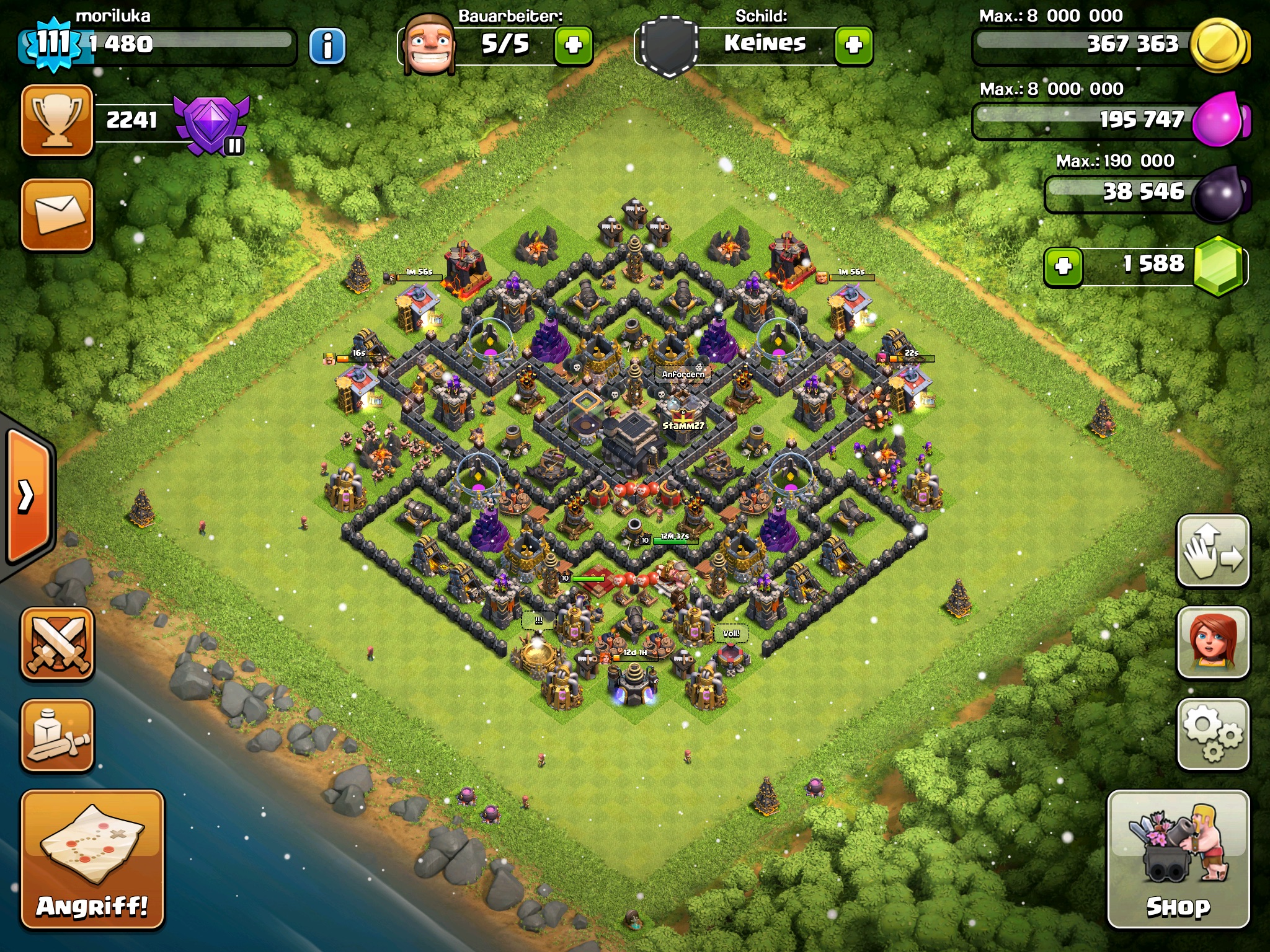1270x952 pixels.
Task: Tap the level 111 experience star
Action: point(53,43)
